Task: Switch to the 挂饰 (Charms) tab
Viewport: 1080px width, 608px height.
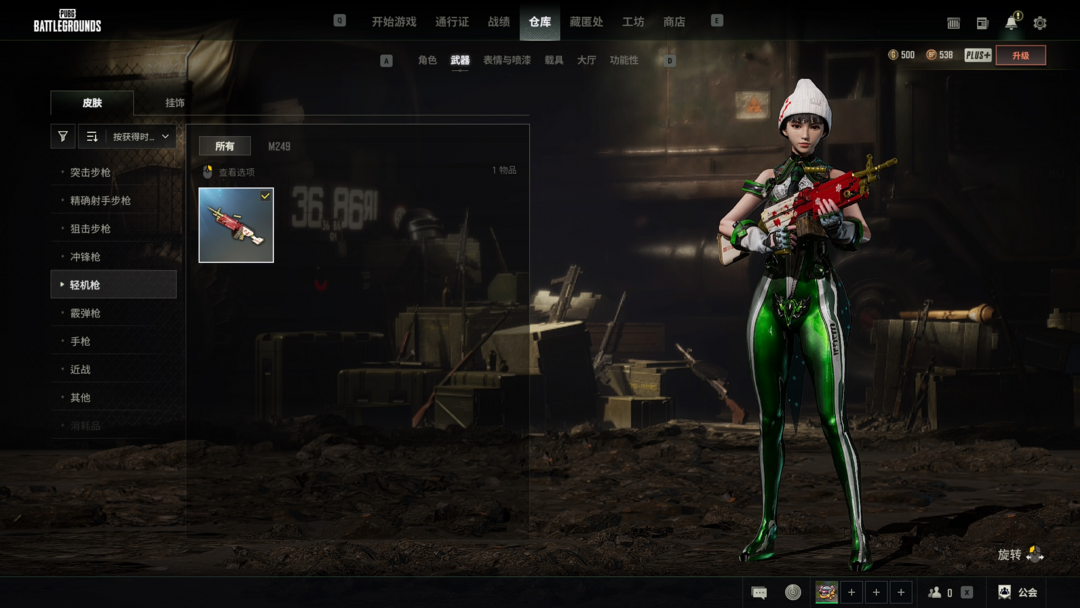Action: pos(175,103)
